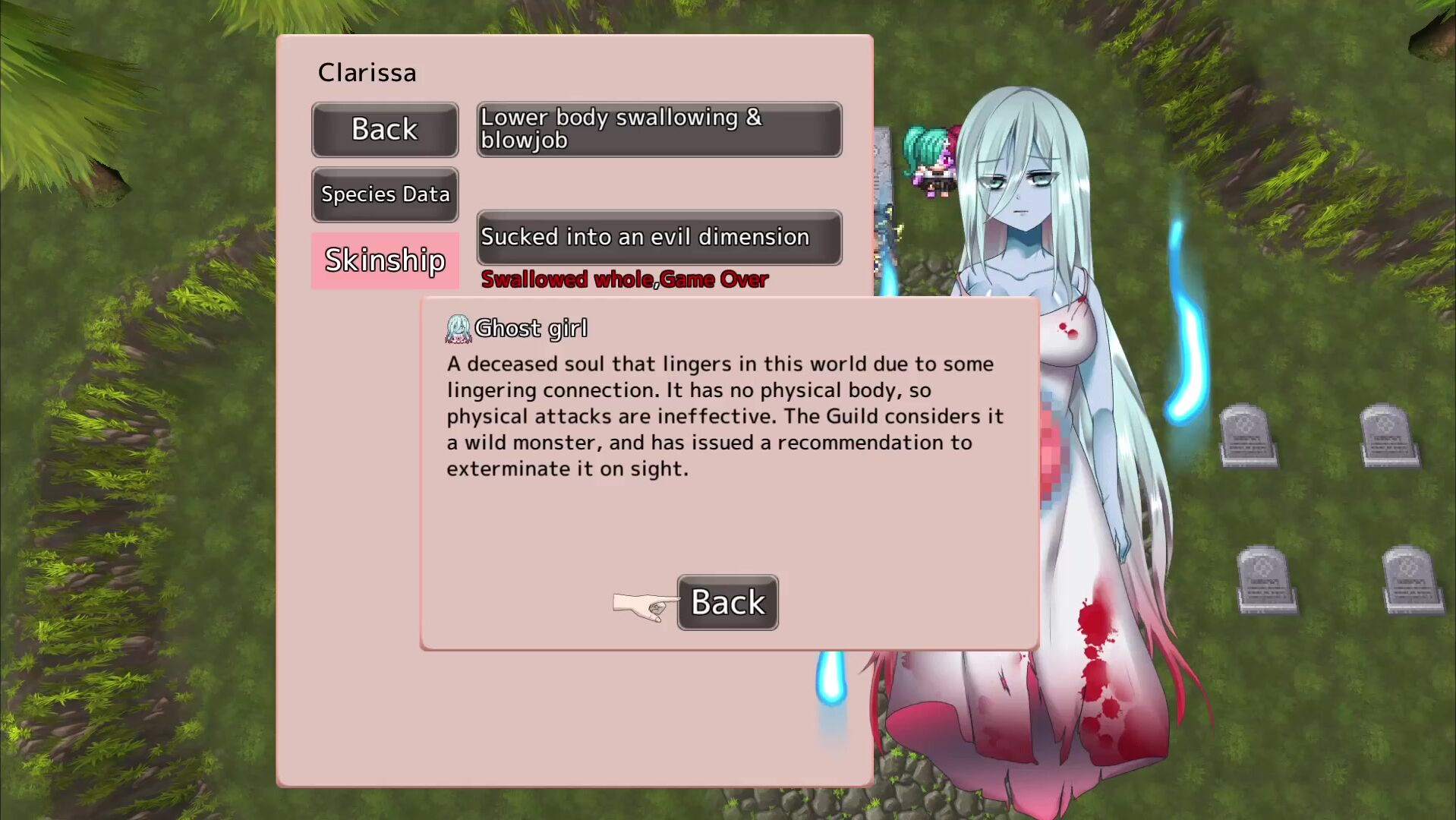The image size is (1456, 820).
Task: Select the Skinship option
Action: (x=385, y=260)
